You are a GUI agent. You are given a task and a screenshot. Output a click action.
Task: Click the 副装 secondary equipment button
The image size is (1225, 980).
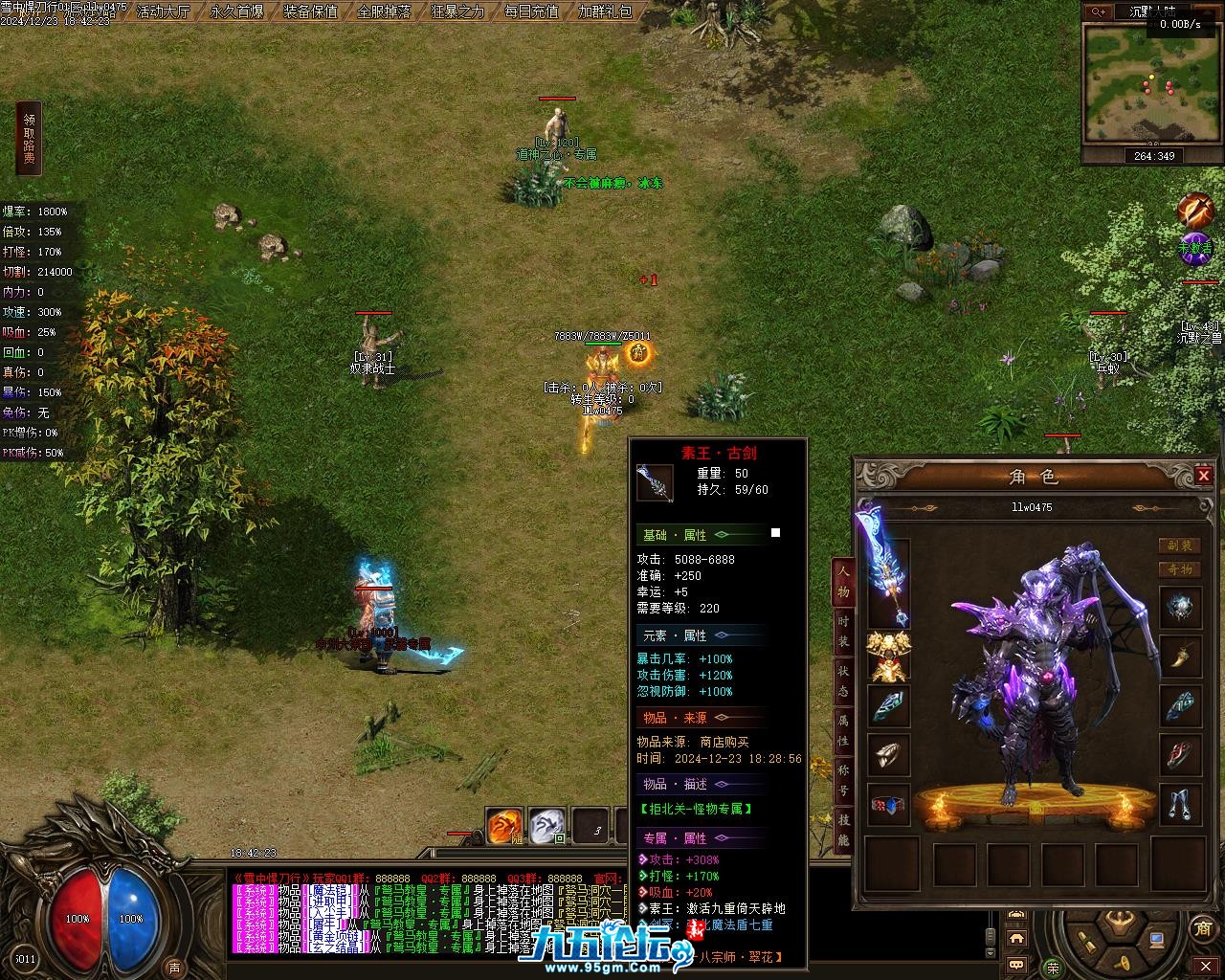(1180, 546)
